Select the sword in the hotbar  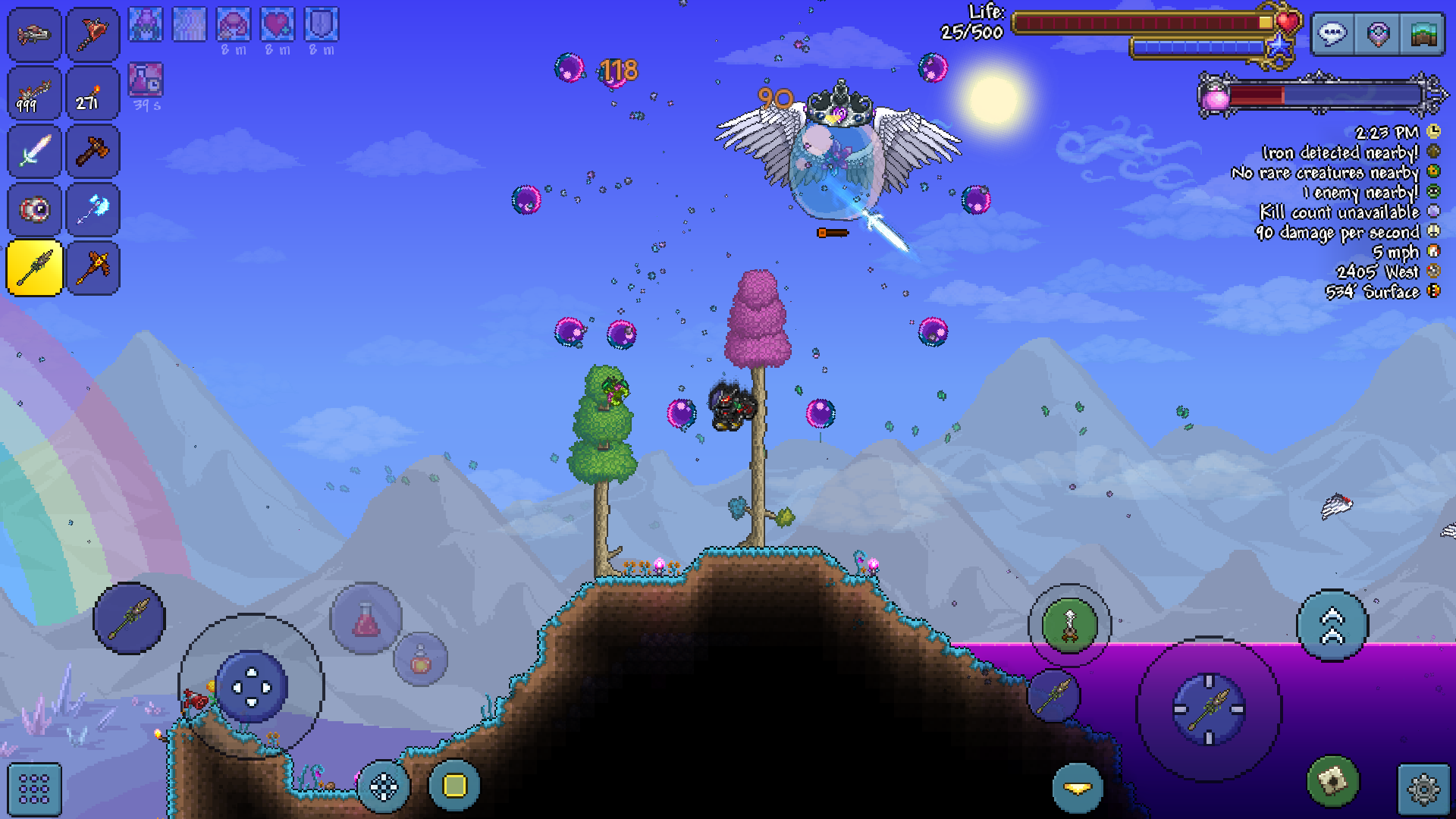[33, 152]
